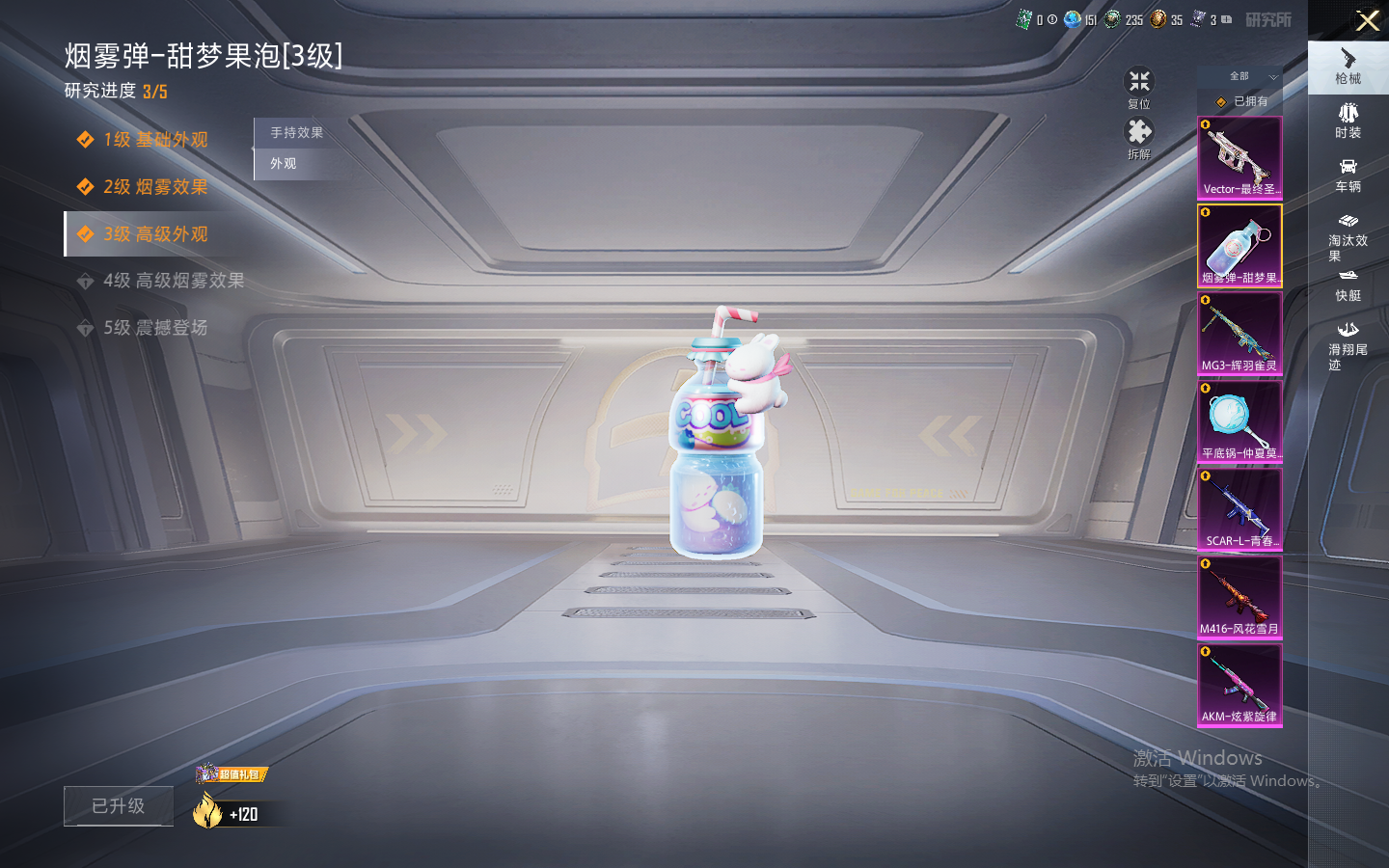This screenshot has height=868, width=1389.
Task: Pick the MG3-辉羽雀灵 skin thumbnail
Action: 1239,334
